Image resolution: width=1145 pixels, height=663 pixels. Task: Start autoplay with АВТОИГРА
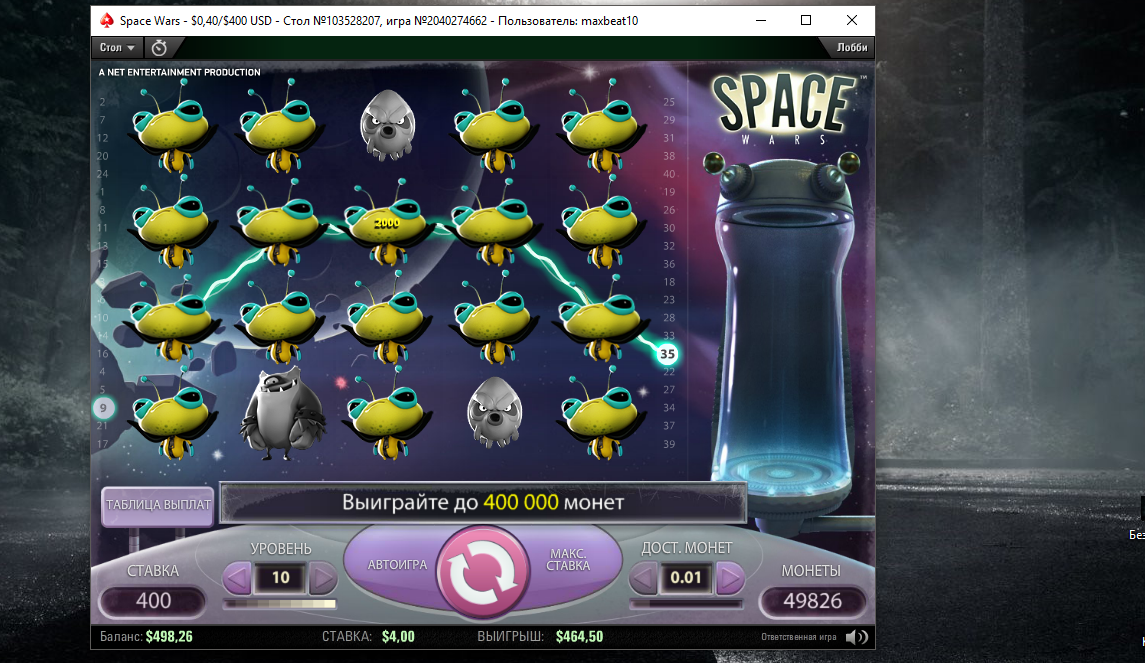pos(397,564)
